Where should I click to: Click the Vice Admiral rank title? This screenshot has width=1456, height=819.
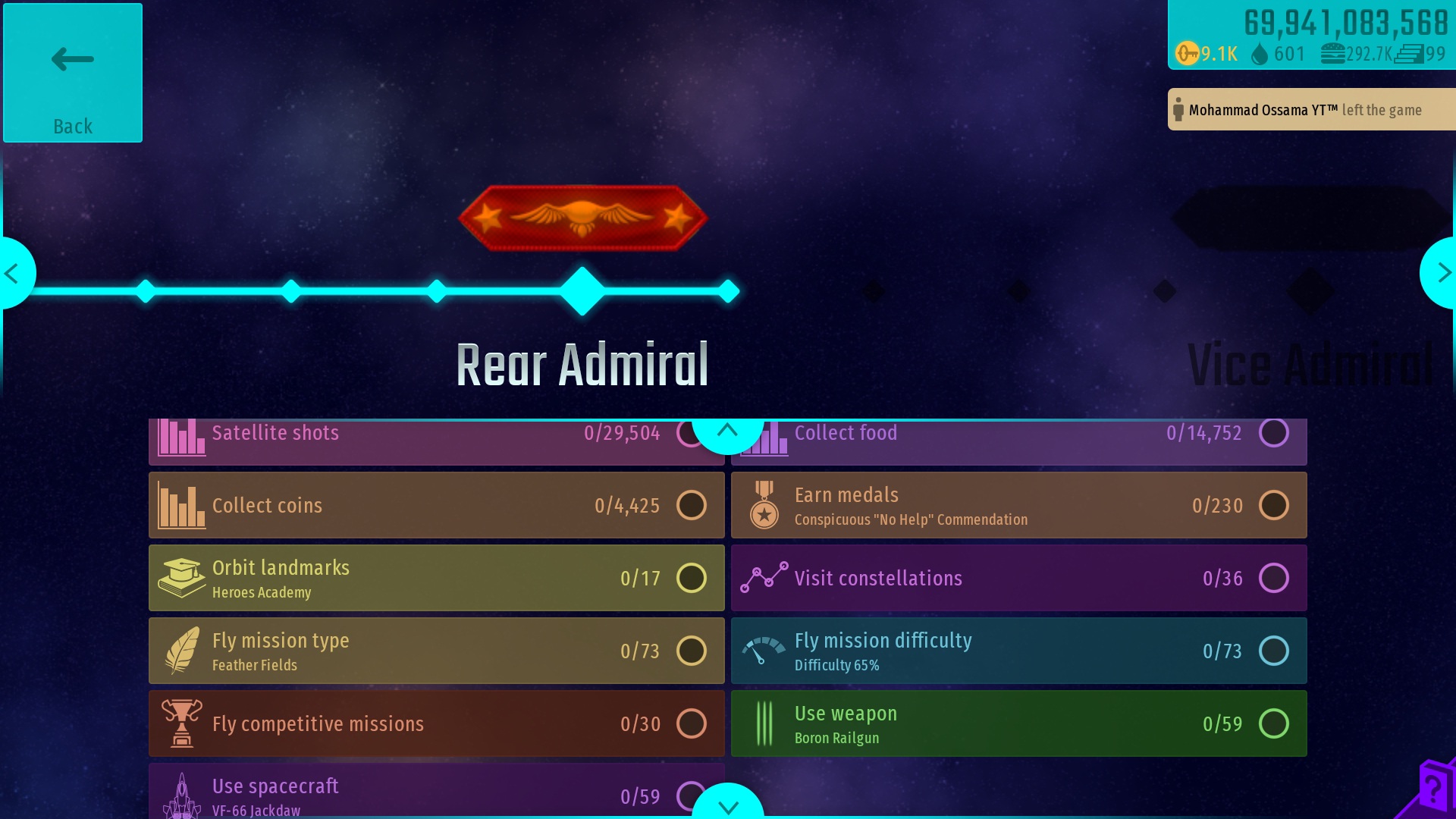[1310, 366]
